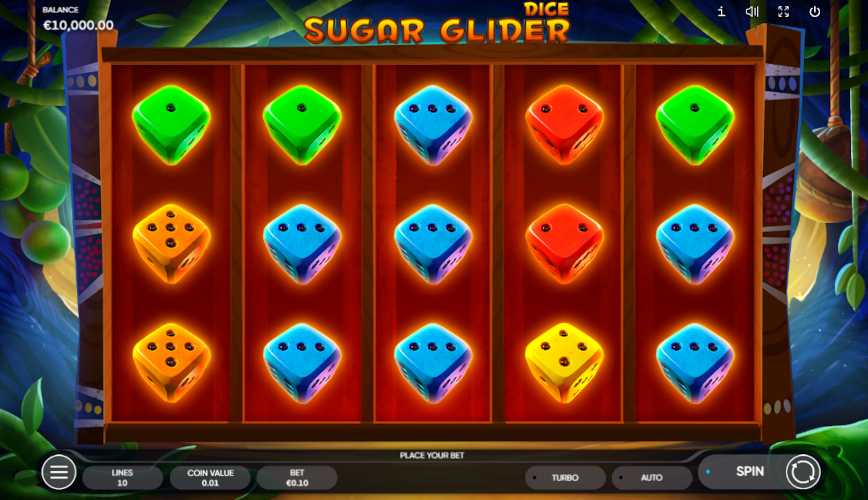Enter fullscreen mode
868x500 pixels.
click(783, 12)
